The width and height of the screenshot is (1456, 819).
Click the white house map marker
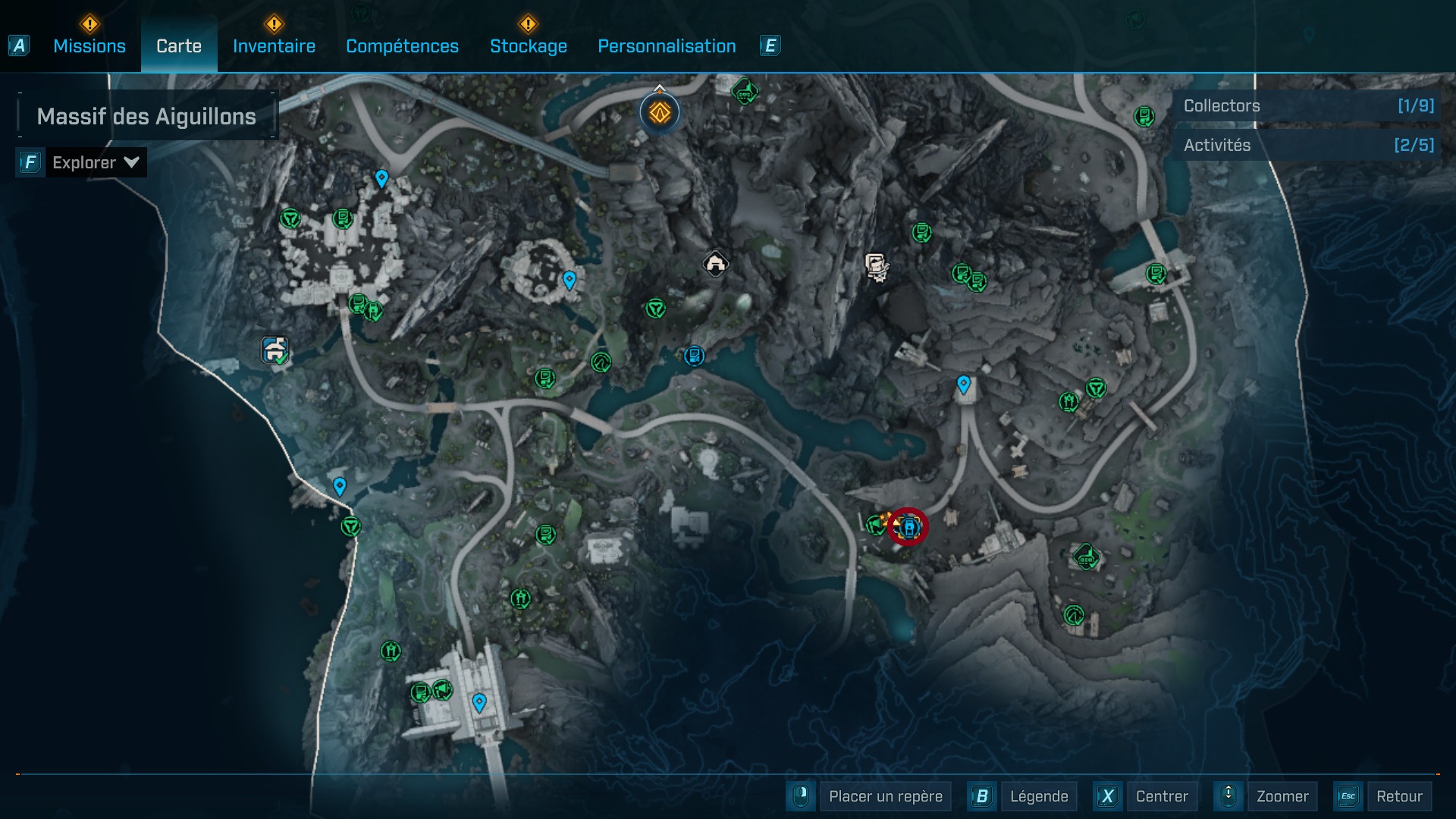715,264
